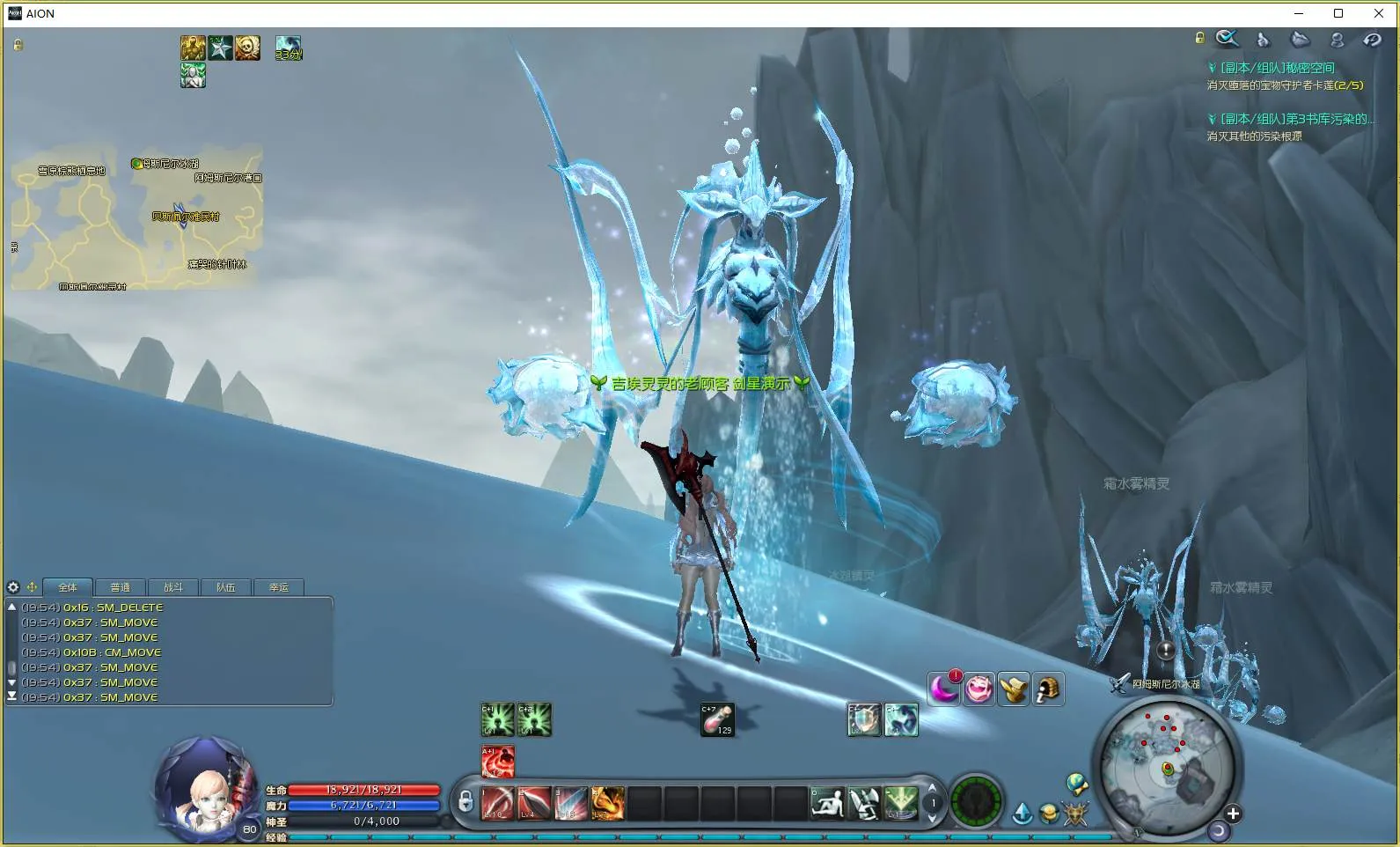Select the 队伍 chat tab
1400x847 pixels.
pos(226,587)
